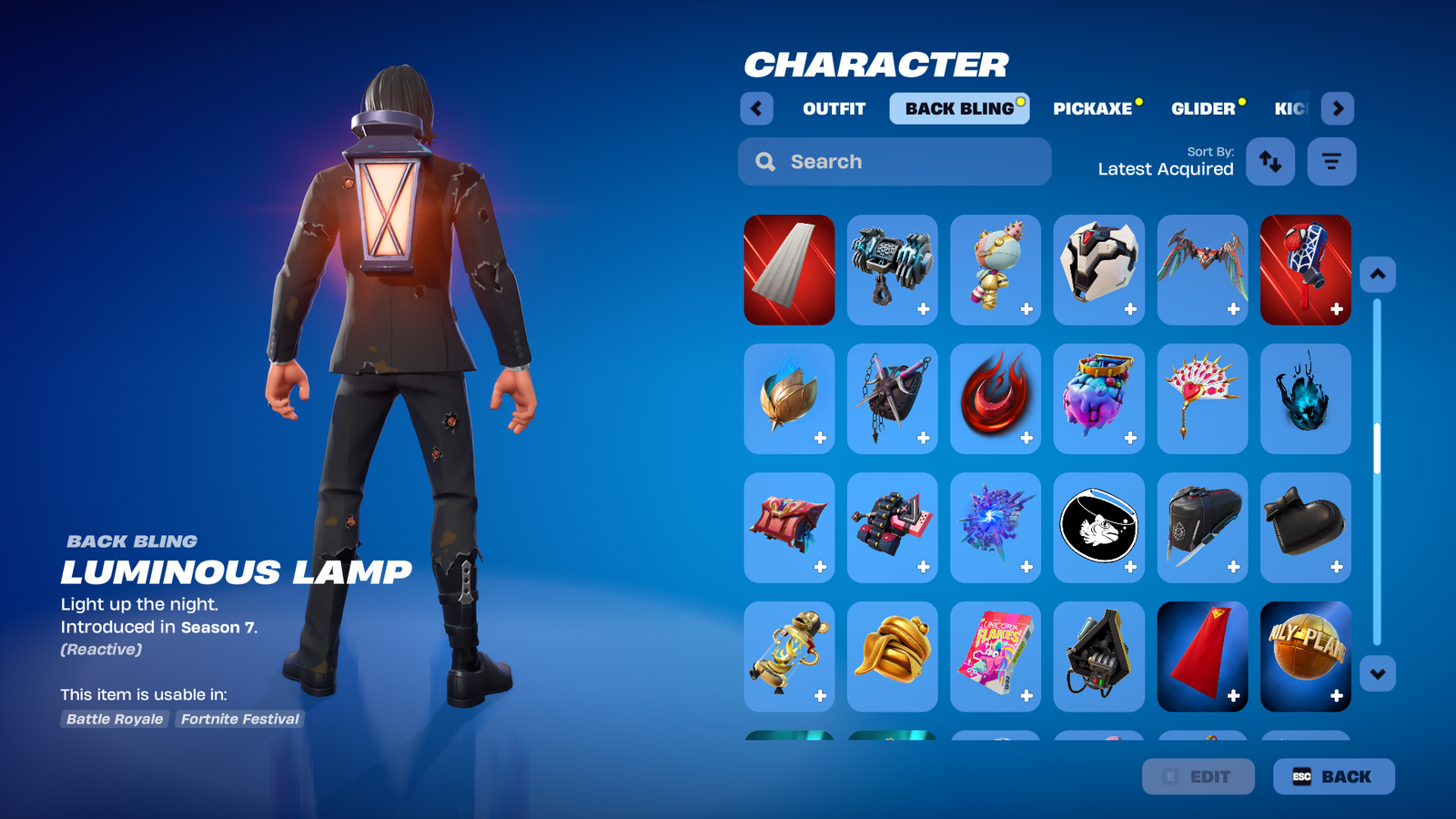Select the Spider-Man mailbox back bling
Image resolution: width=1456 pixels, height=819 pixels.
pos(1306,269)
